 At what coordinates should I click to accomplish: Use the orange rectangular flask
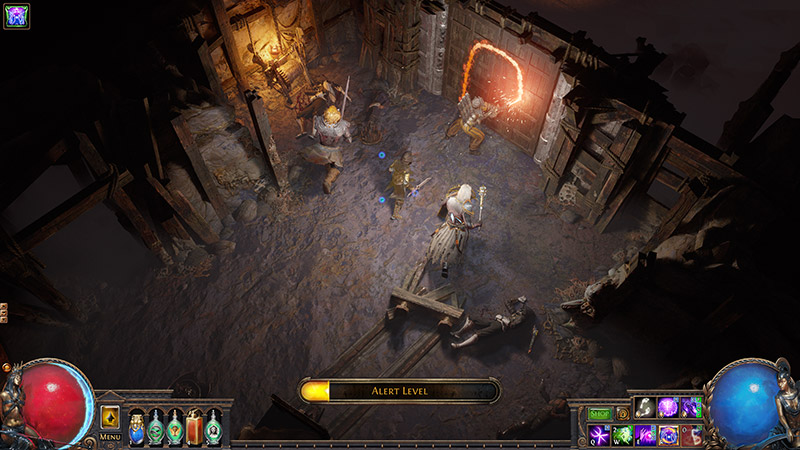pyautogui.click(x=195, y=427)
